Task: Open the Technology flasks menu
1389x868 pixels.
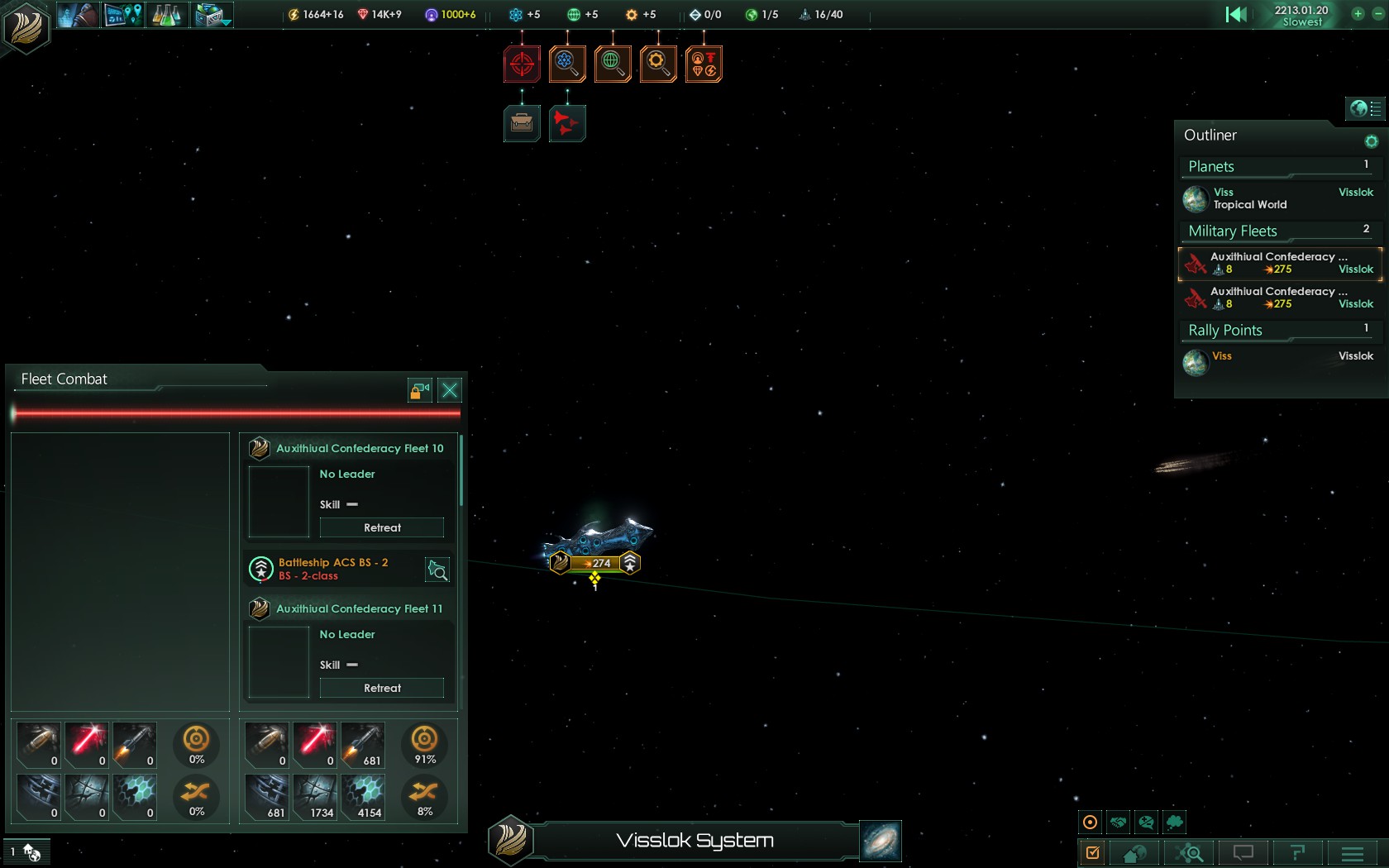Action: click(x=167, y=15)
